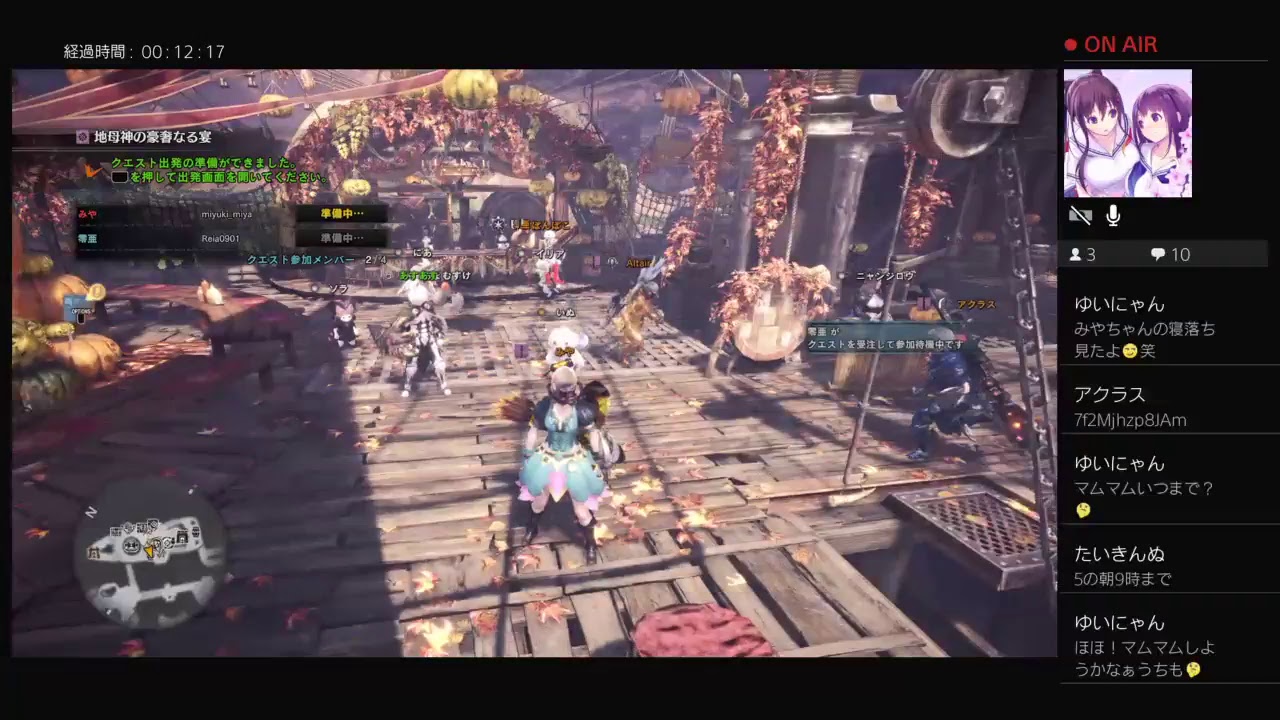Click the anime camera preview thumbnail

tap(1128, 132)
